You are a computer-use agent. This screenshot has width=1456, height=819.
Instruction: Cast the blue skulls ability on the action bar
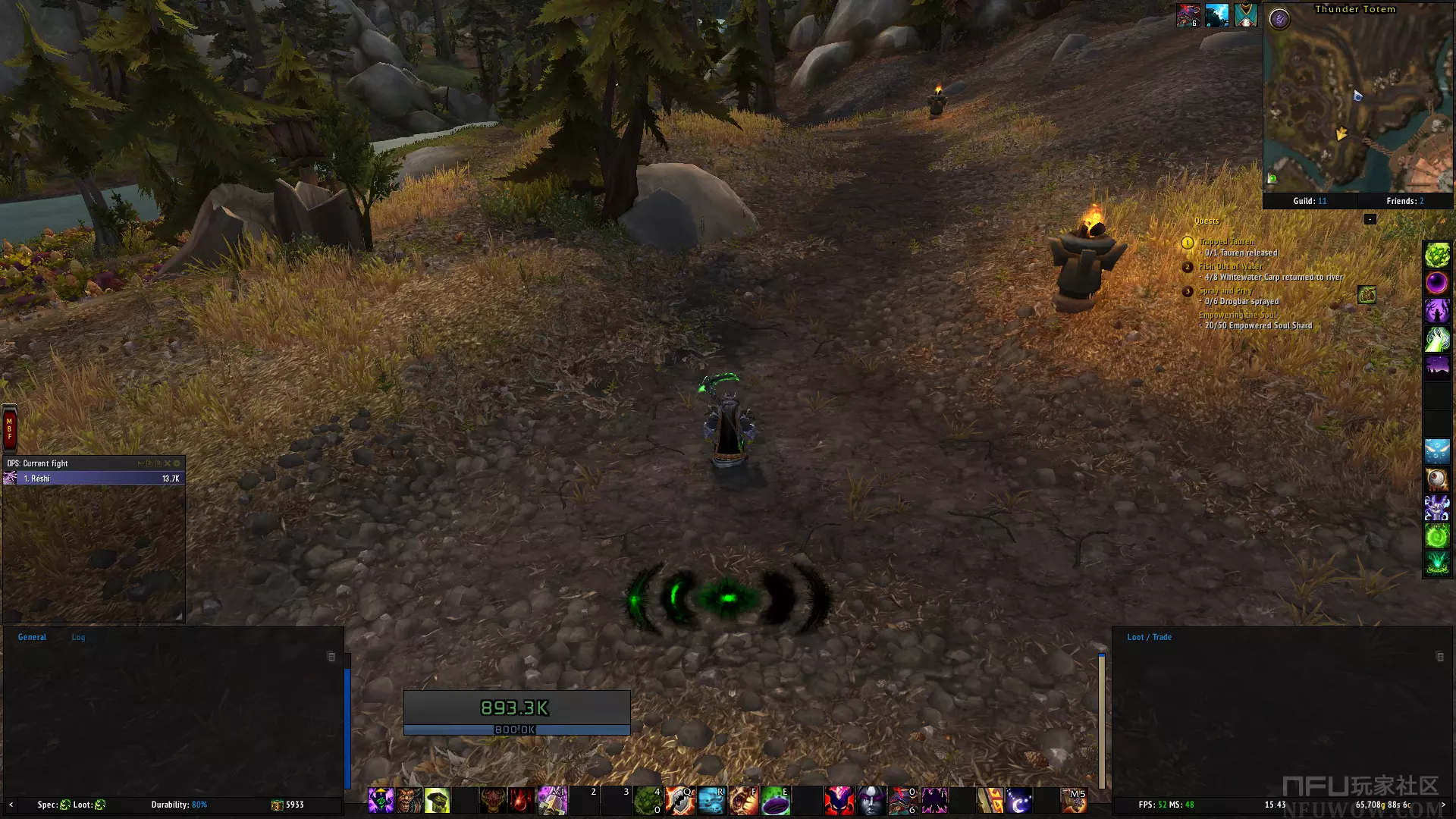pos(711,801)
